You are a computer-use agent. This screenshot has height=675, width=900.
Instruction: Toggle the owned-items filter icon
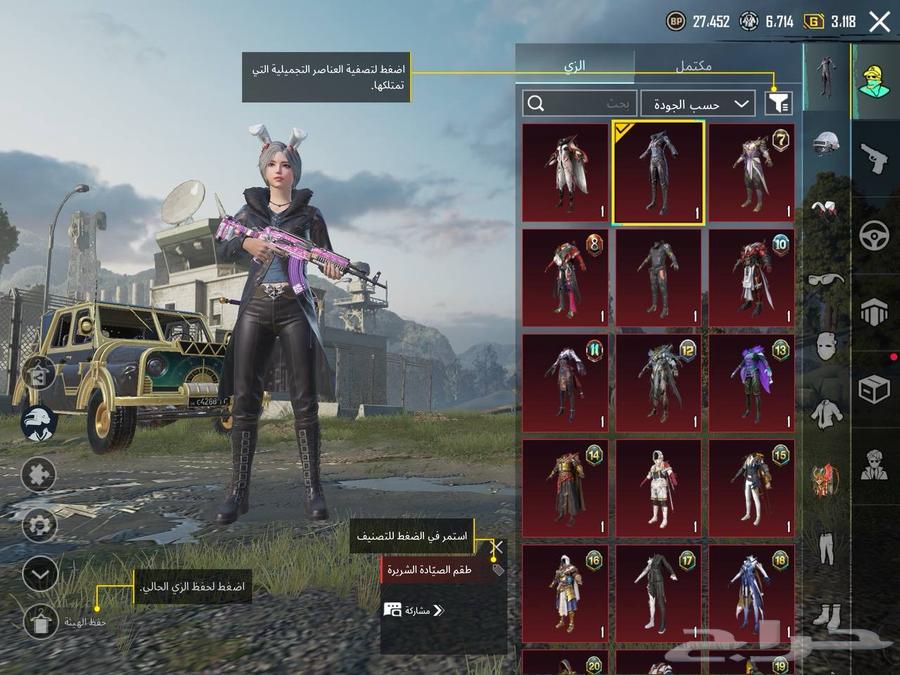tap(776, 102)
